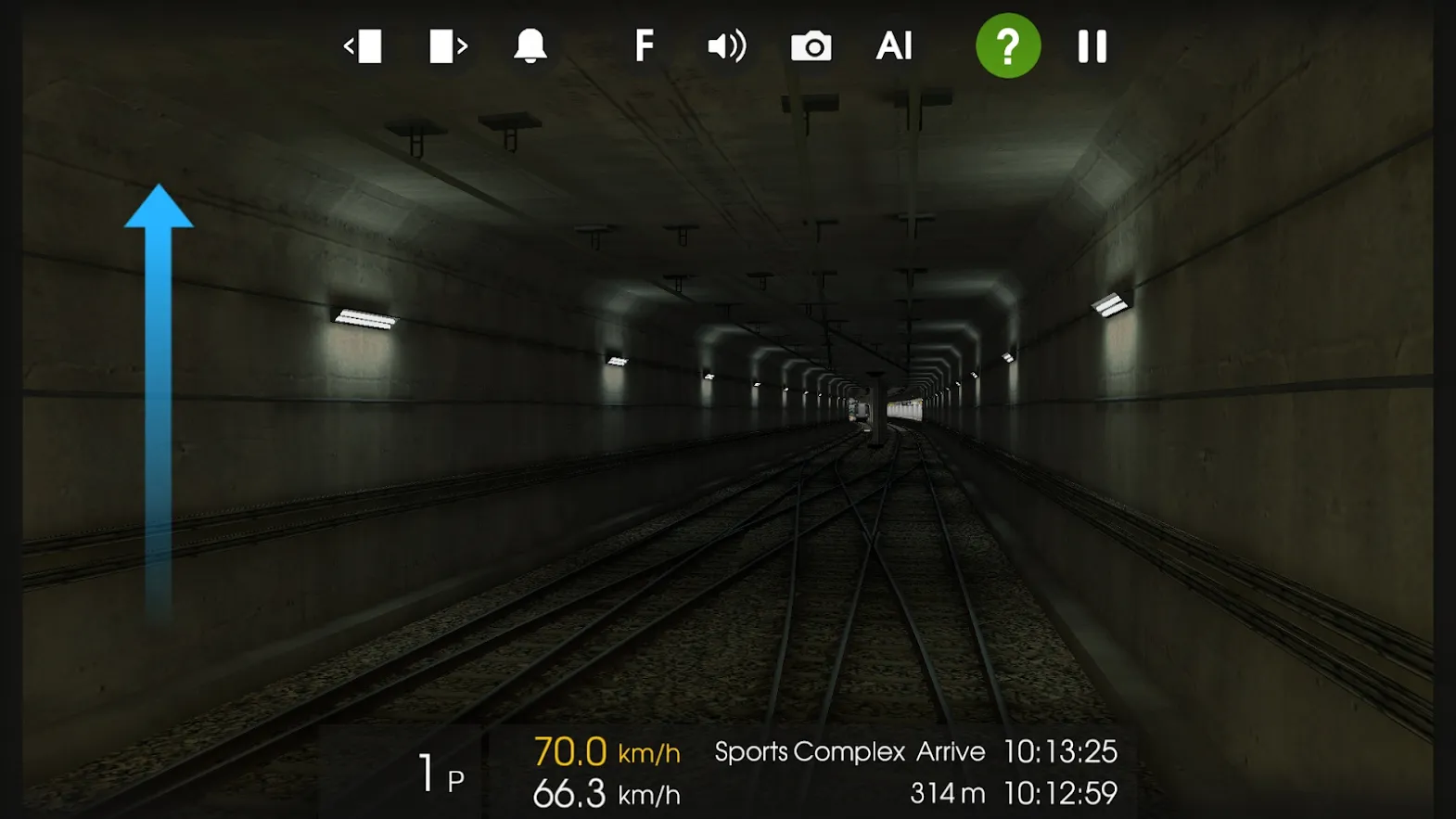Click the 70.0 km/h speed limit display

coord(569,751)
